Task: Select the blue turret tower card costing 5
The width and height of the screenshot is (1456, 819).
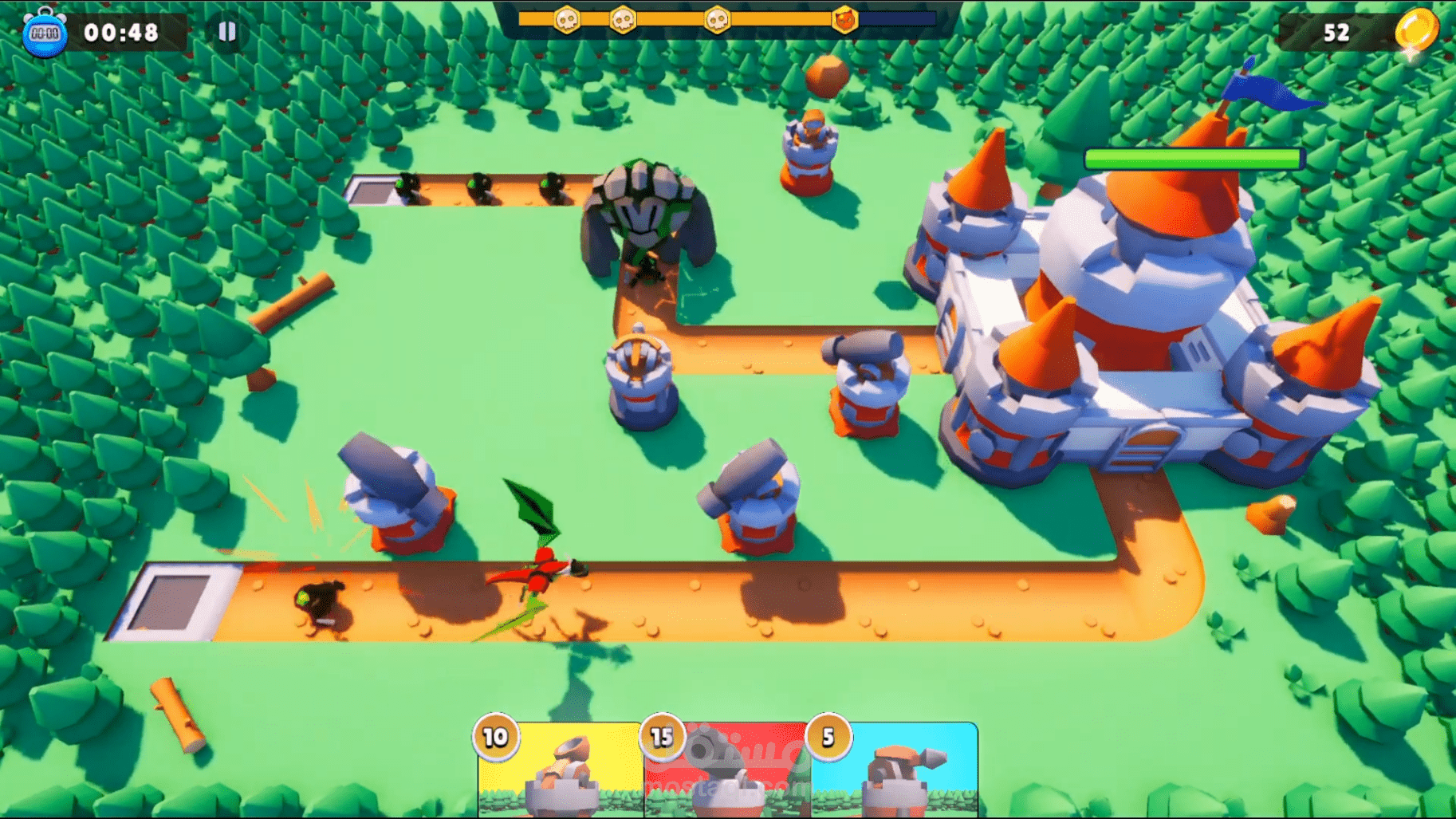Action: [x=893, y=772]
